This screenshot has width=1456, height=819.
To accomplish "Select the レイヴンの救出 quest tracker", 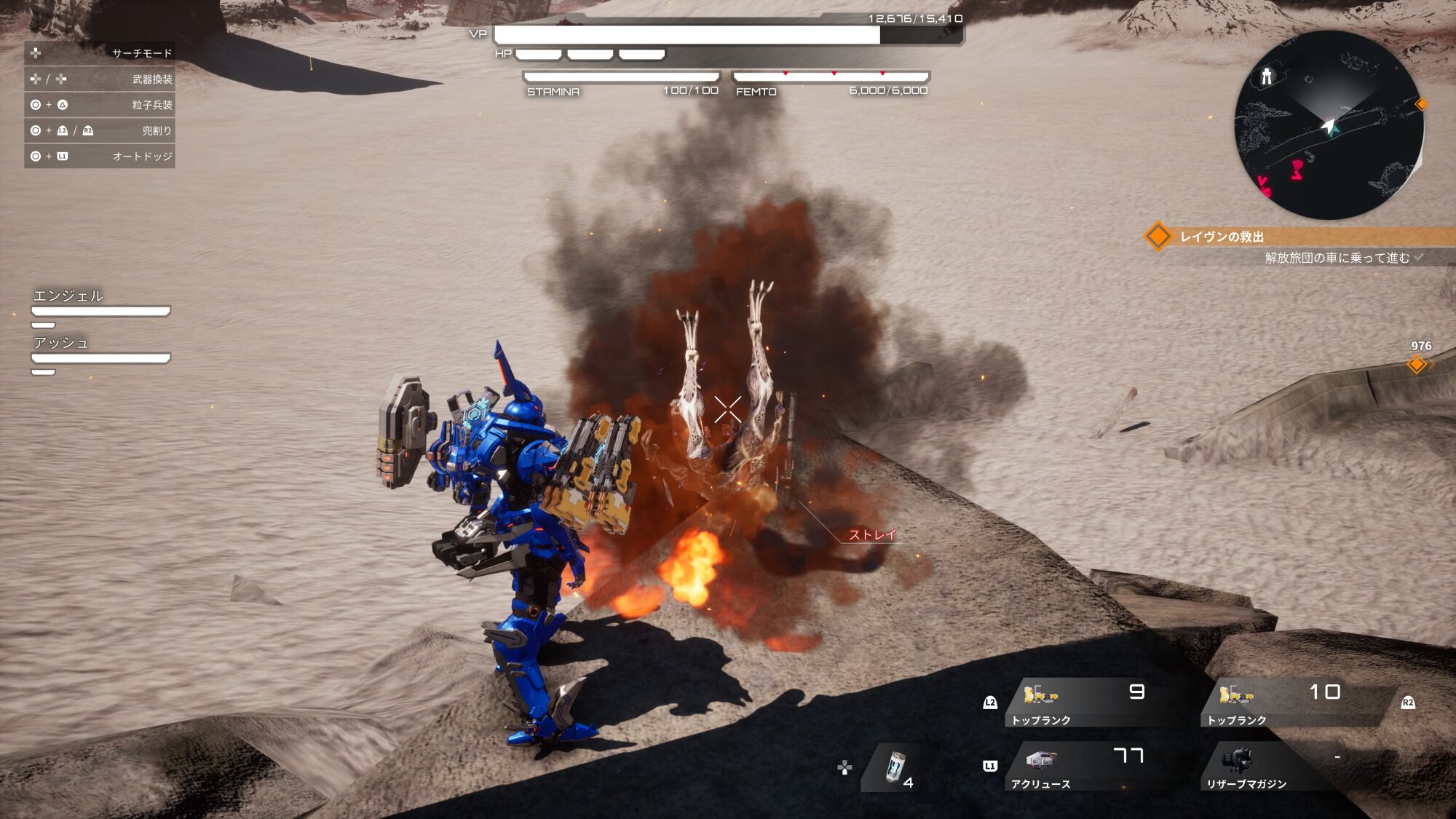I will [x=1222, y=237].
